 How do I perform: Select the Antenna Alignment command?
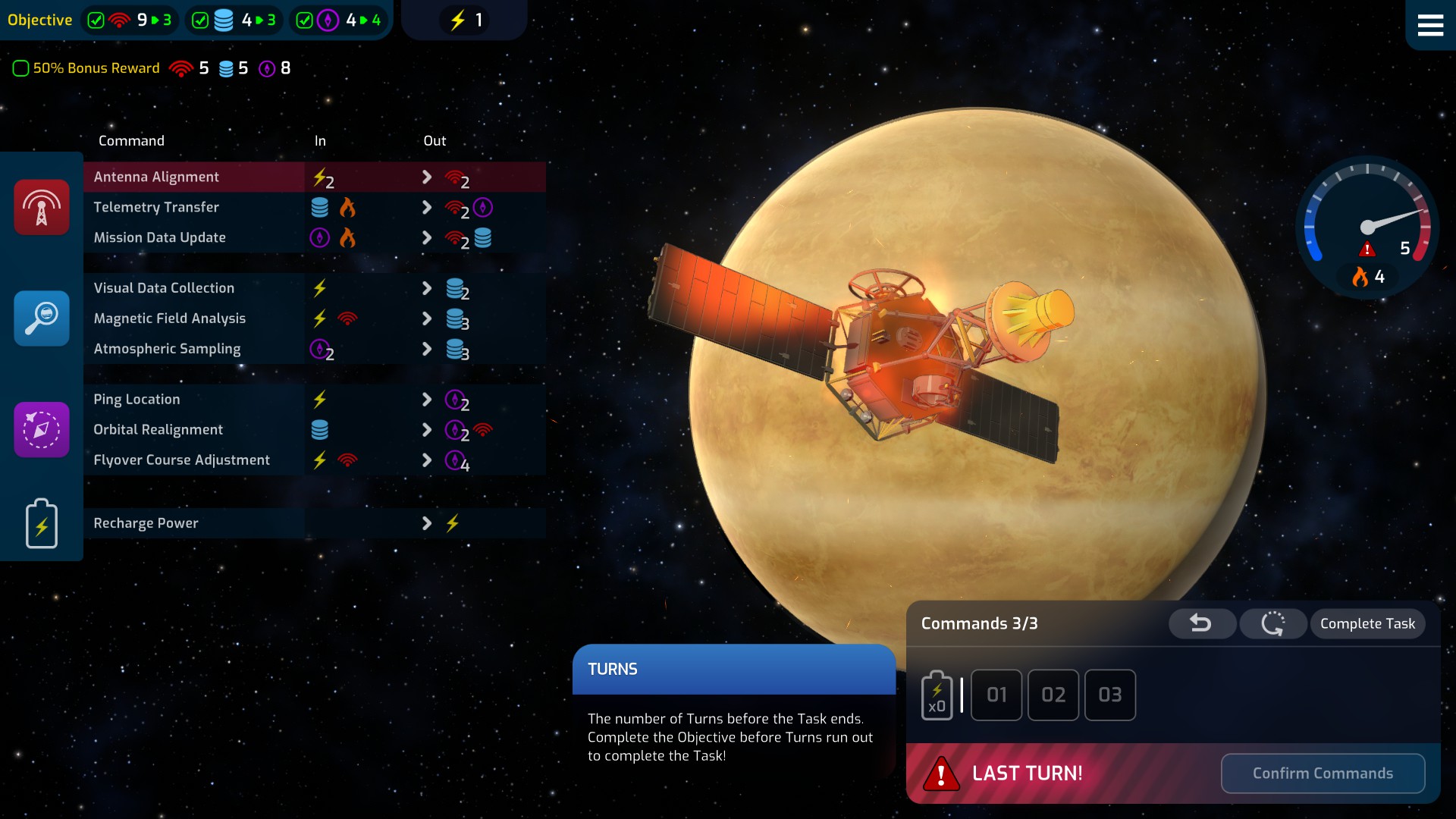pyautogui.click(x=156, y=177)
